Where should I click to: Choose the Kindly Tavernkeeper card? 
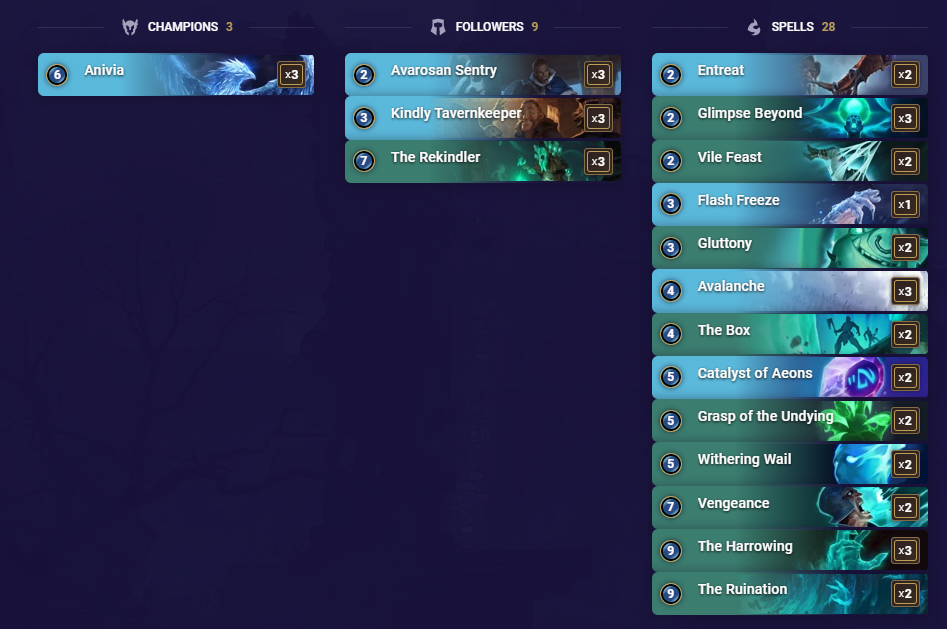(x=482, y=118)
